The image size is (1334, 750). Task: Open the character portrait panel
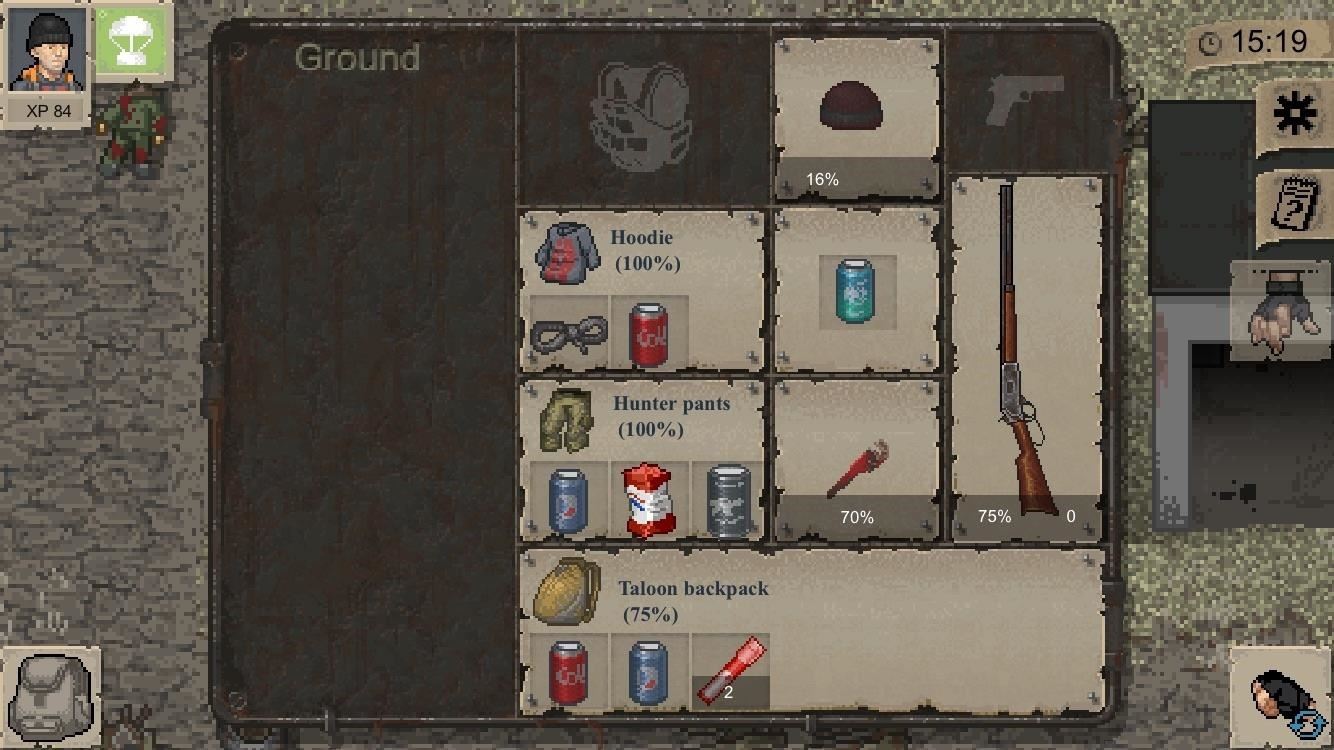coord(47,63)
